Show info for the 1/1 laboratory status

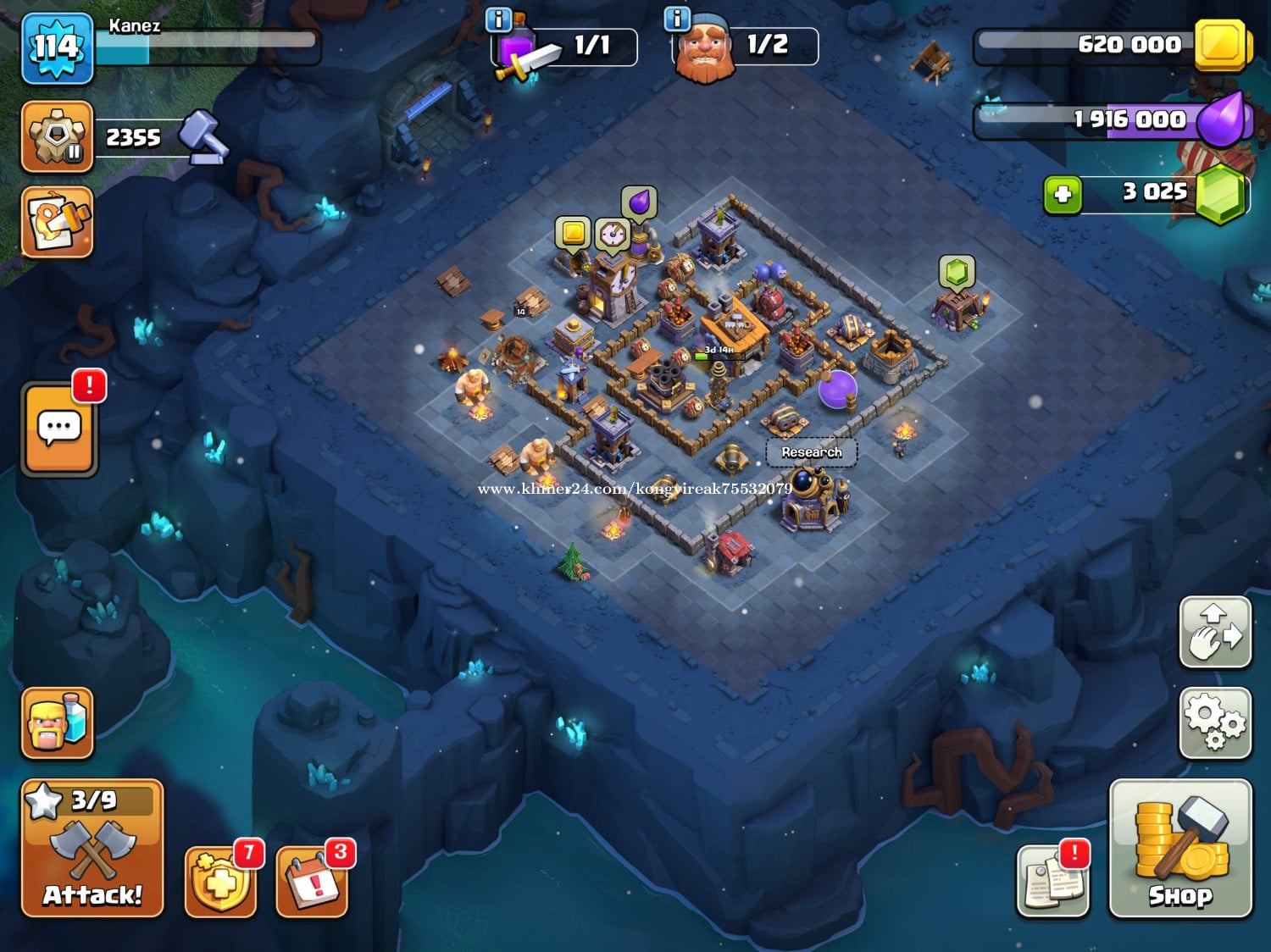pyautogui.click(x=499, y=20)
